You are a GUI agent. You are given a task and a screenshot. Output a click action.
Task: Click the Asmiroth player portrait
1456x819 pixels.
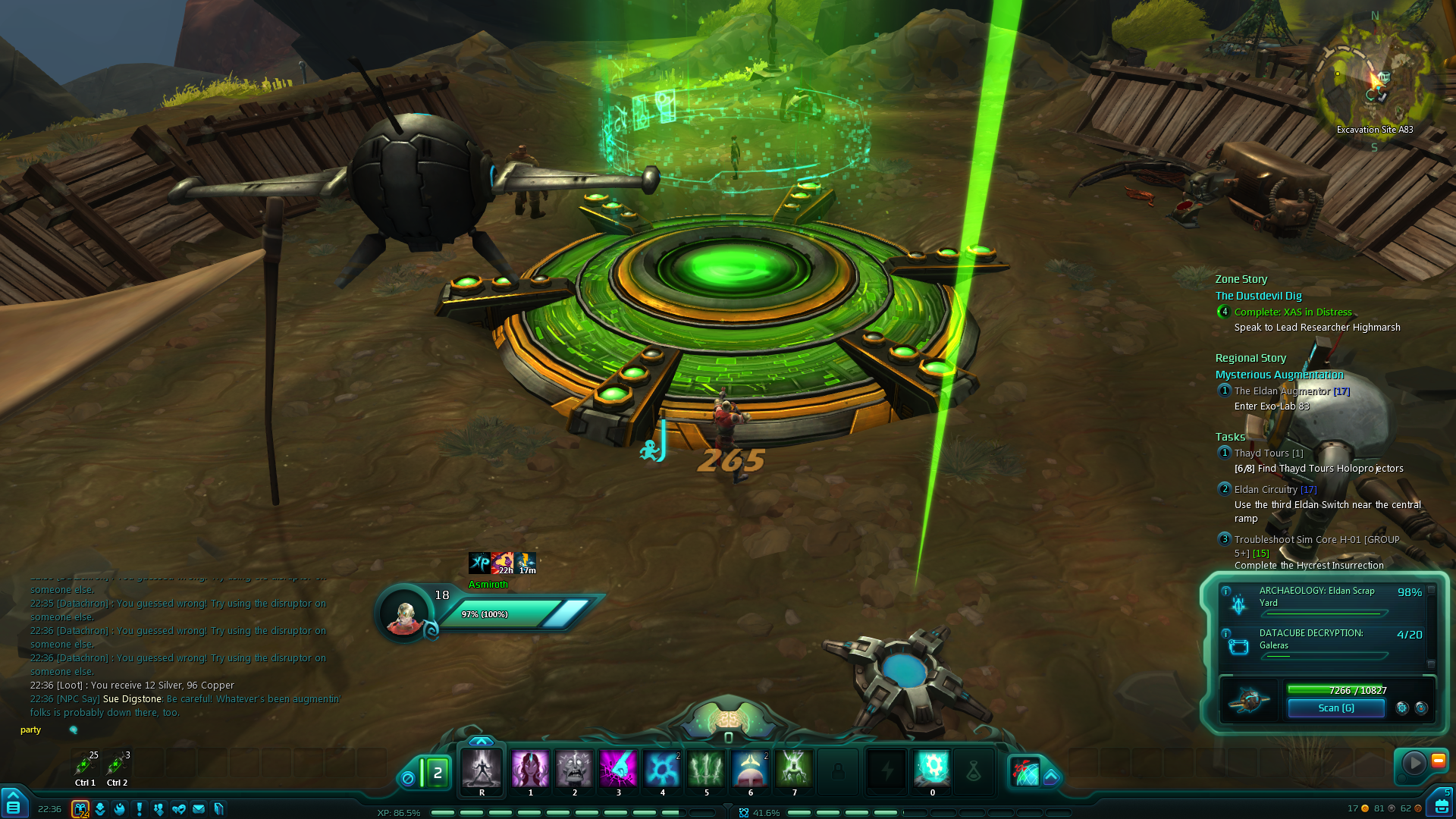(404, 615)
